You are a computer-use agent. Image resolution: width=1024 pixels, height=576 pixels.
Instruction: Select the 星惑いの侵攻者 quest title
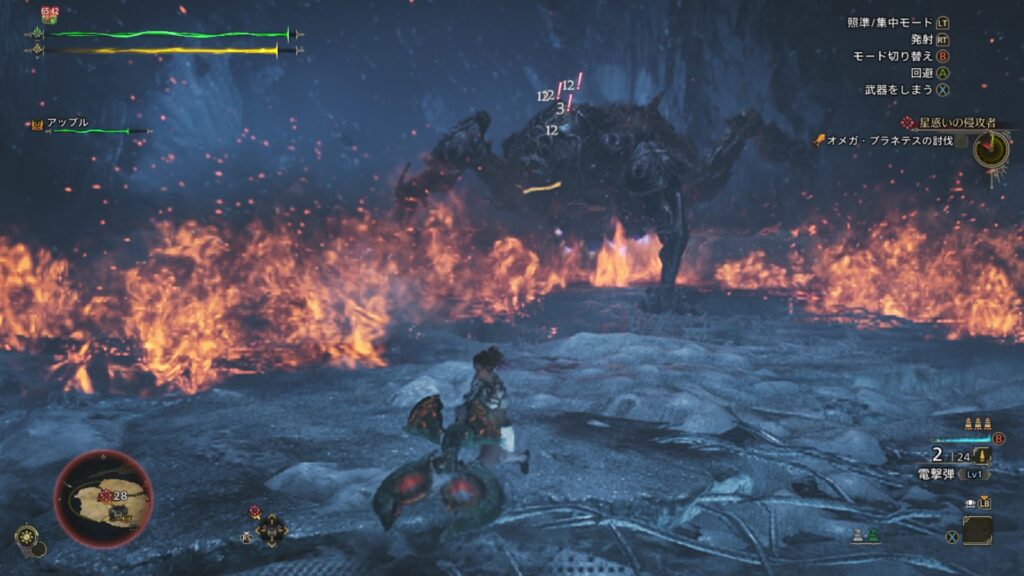[x=956, y=122]
